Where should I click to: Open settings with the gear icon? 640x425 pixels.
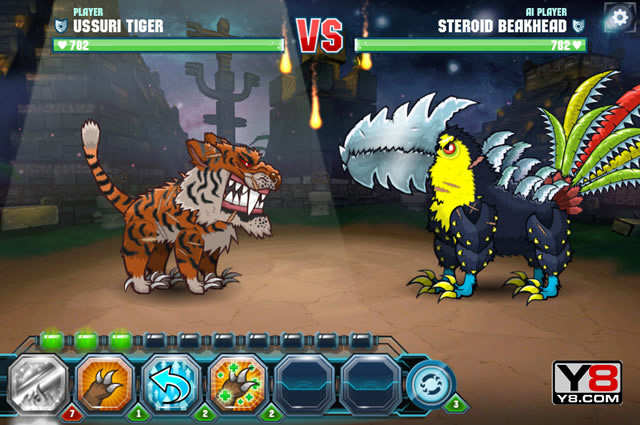(x=618, y=17)
